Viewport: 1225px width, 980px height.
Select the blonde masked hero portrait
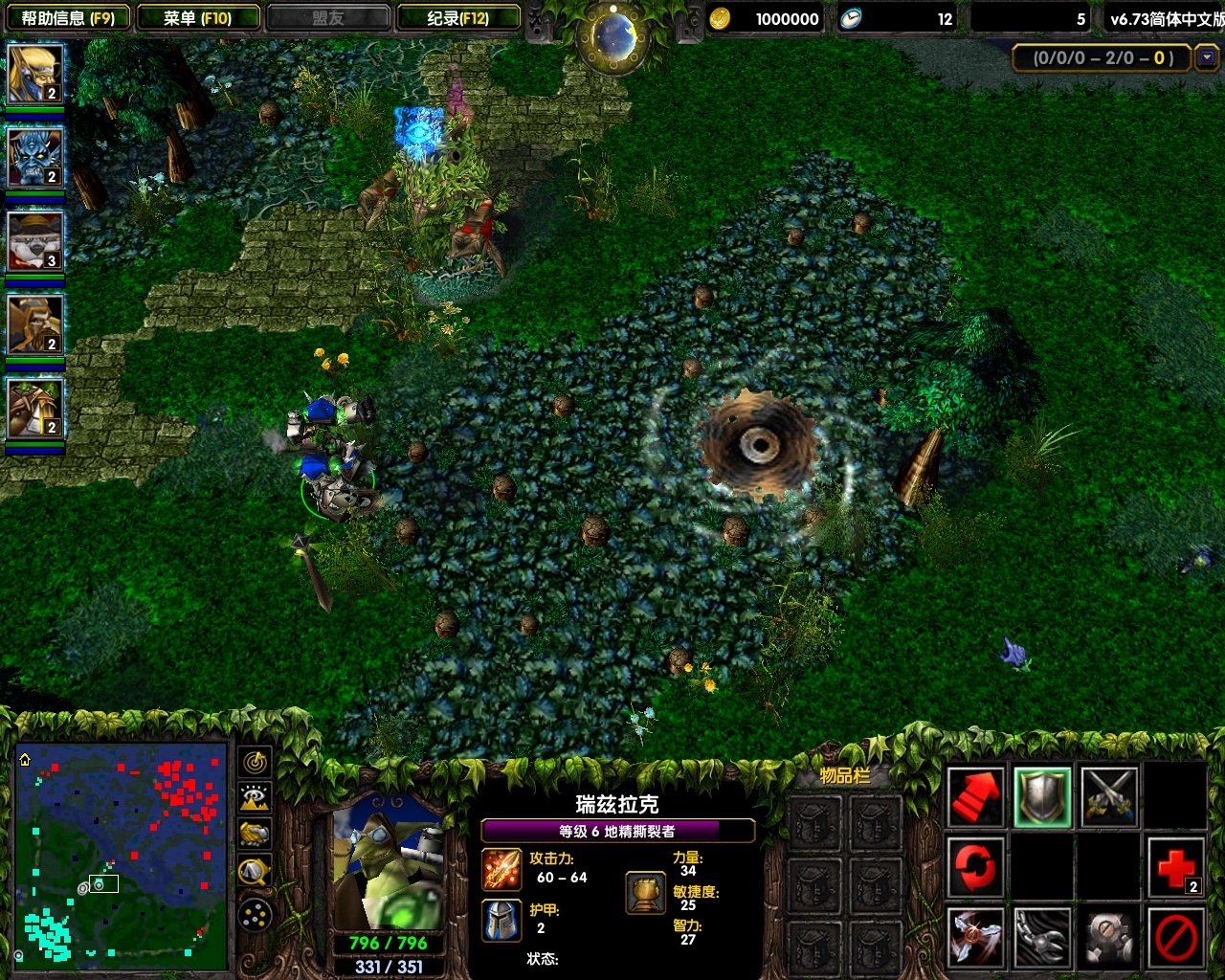pyautogui.click(x=35, y=74)
